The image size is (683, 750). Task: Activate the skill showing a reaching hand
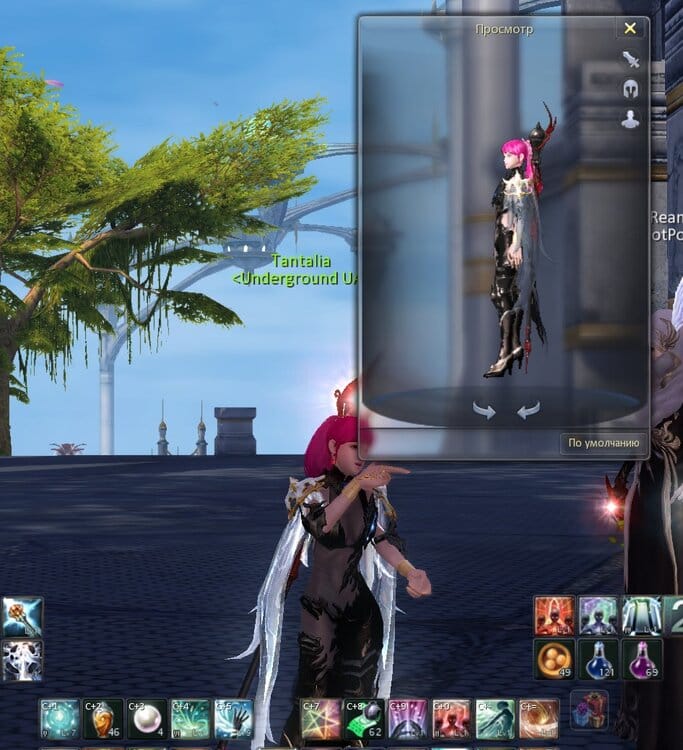233,719
